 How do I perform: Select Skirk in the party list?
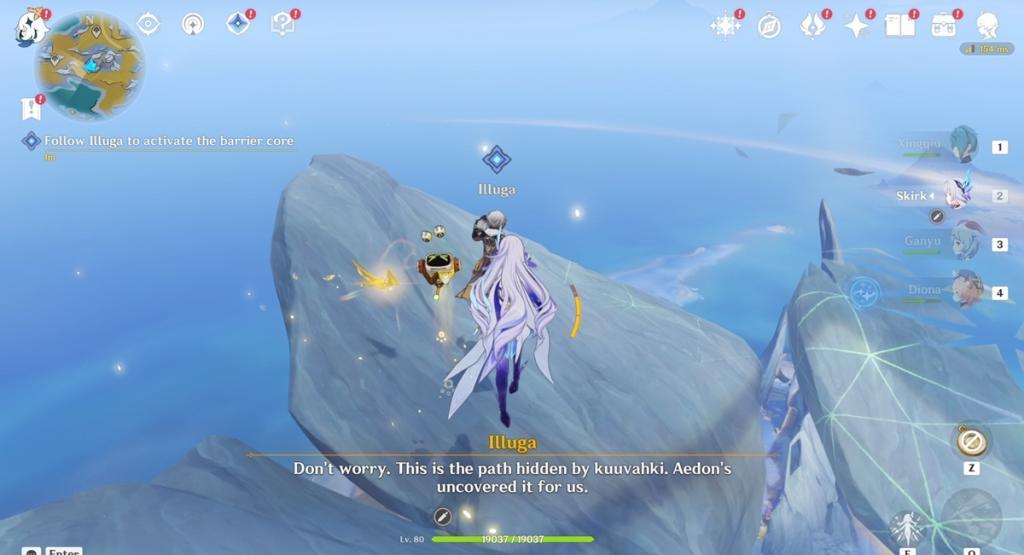point(957,194)
